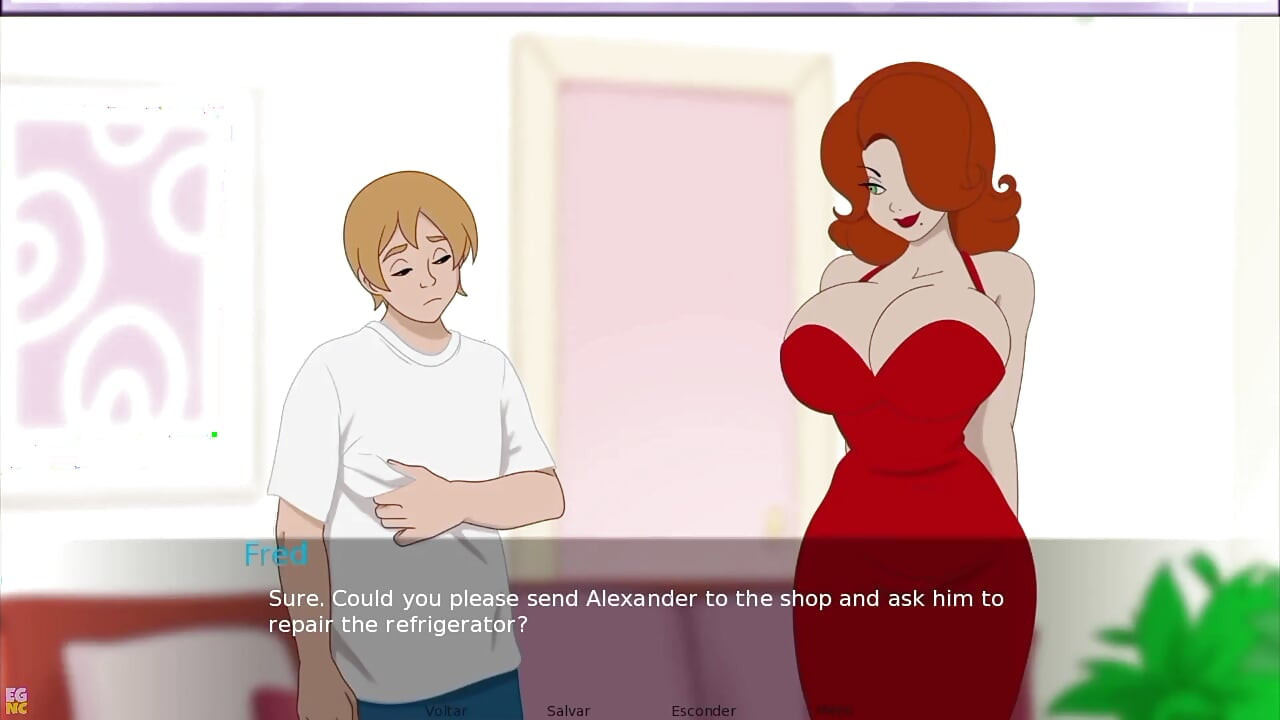The image size is (1280, 720).
Task: Click Fred's name label above the dialogue
Action: [275, 555]
